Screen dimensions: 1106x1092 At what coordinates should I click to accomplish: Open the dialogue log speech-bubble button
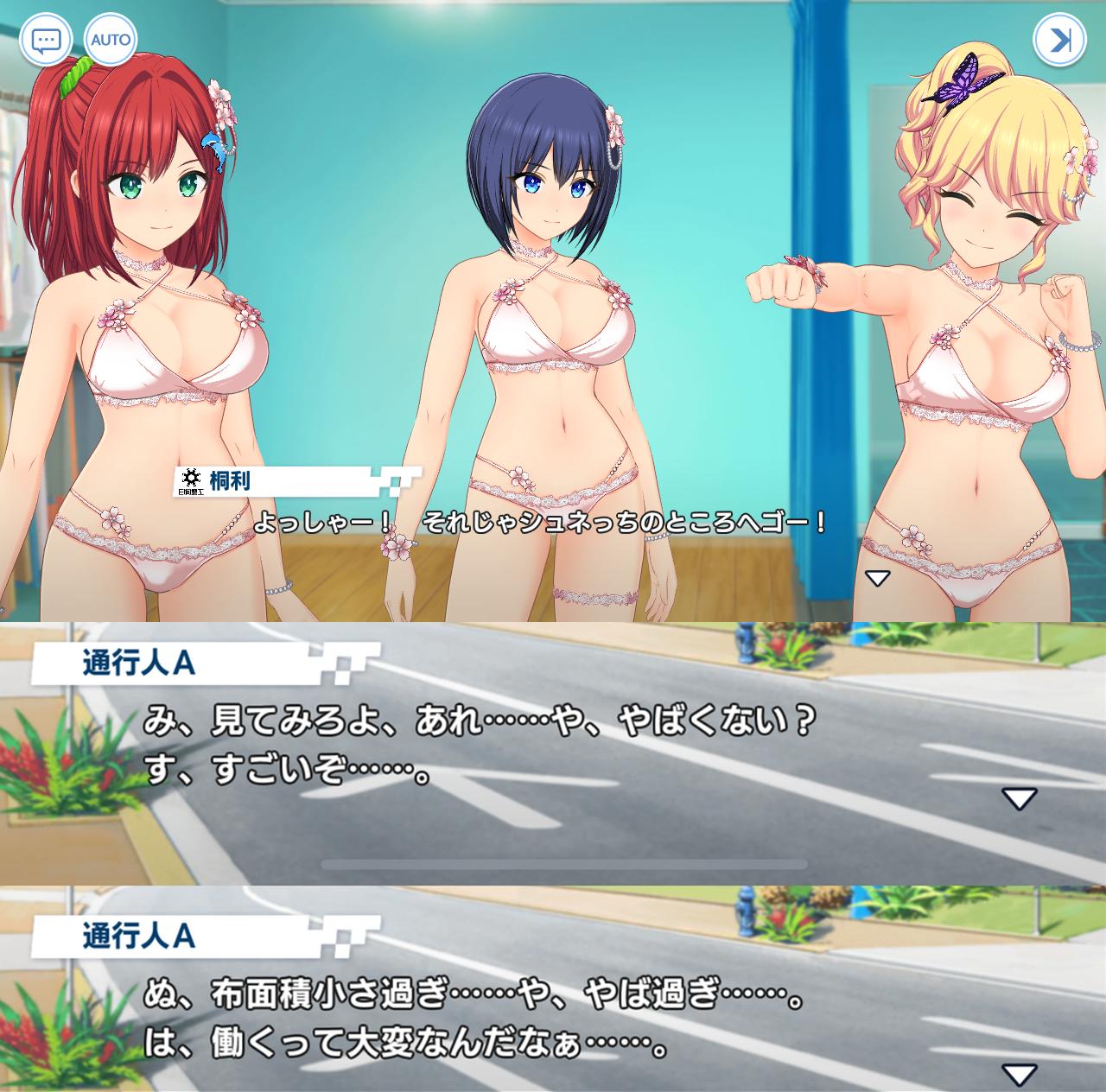point(45,40)
